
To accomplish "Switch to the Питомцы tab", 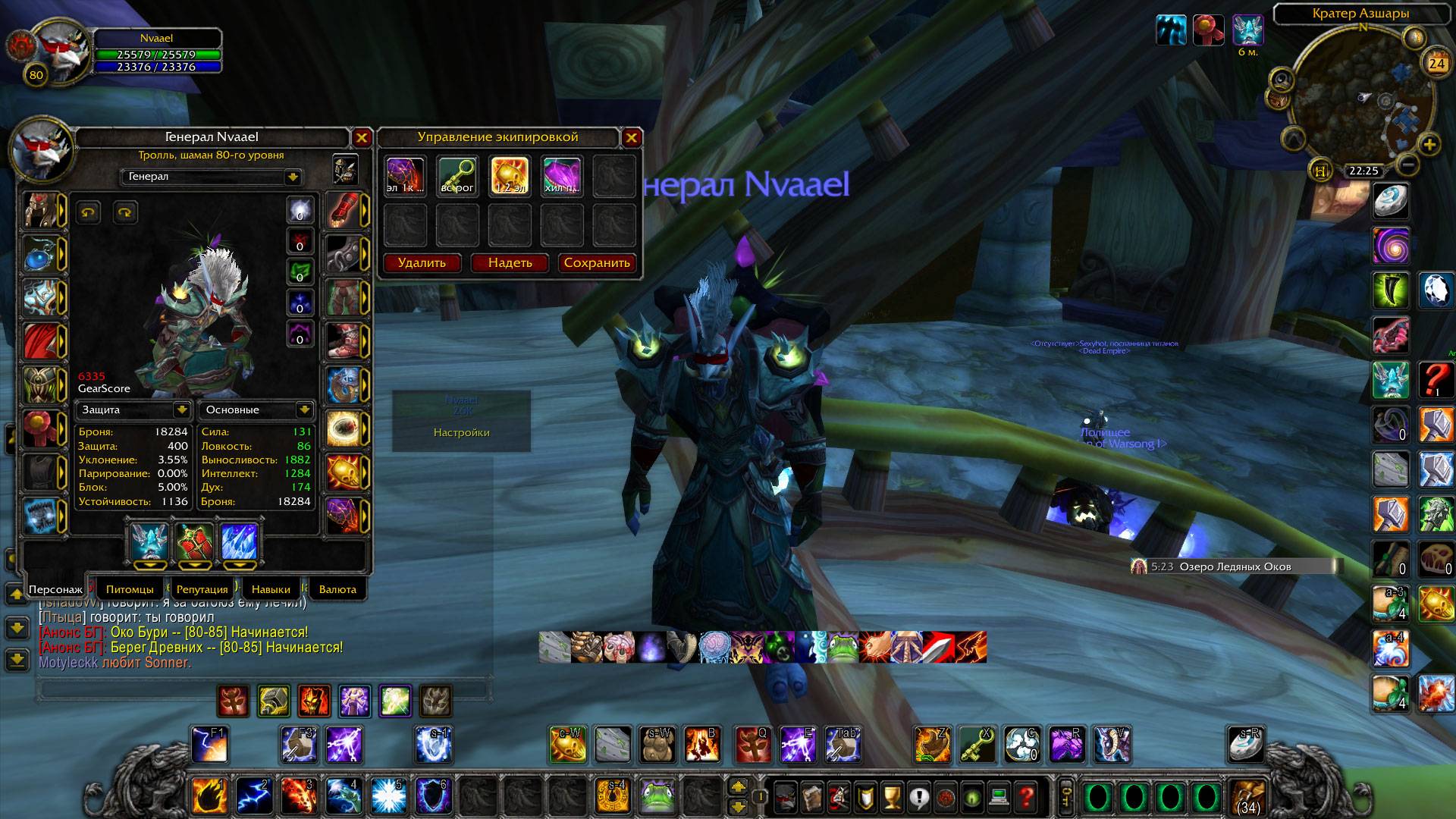I will pos(130,589).
